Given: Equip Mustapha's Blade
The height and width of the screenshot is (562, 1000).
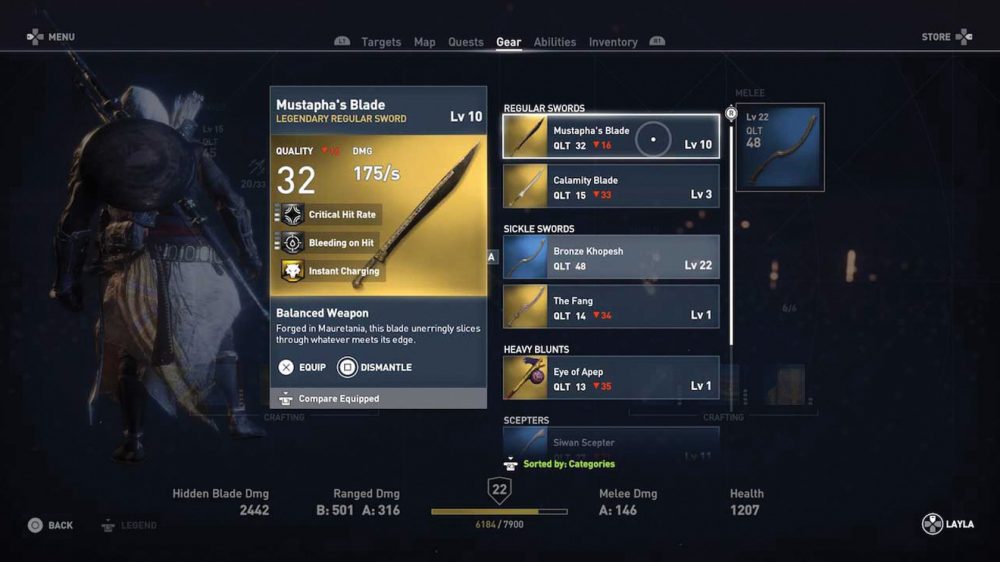Looking at the screenshot, I should [x=302, y=367].
